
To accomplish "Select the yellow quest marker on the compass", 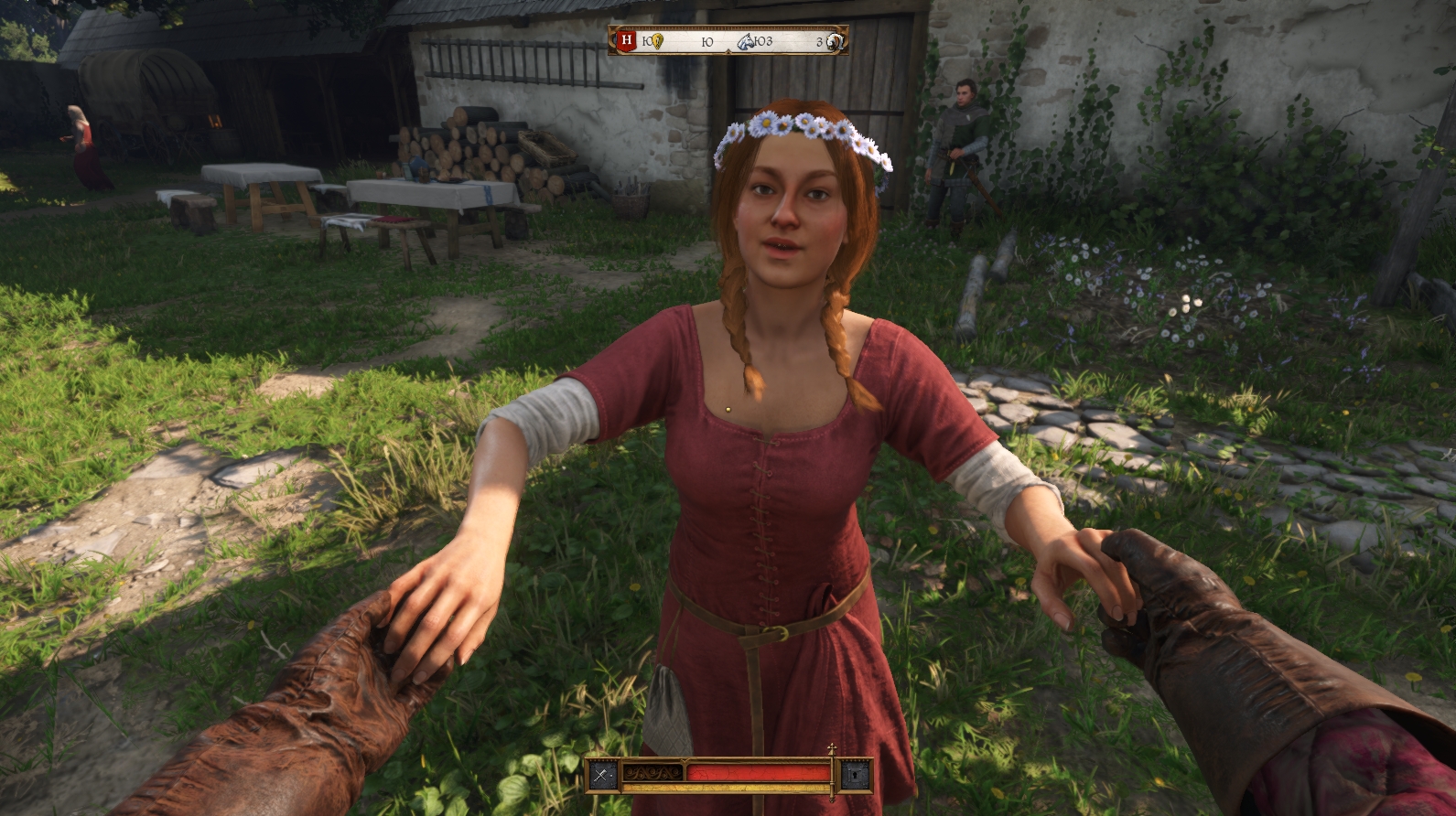I will coord(656,41).
